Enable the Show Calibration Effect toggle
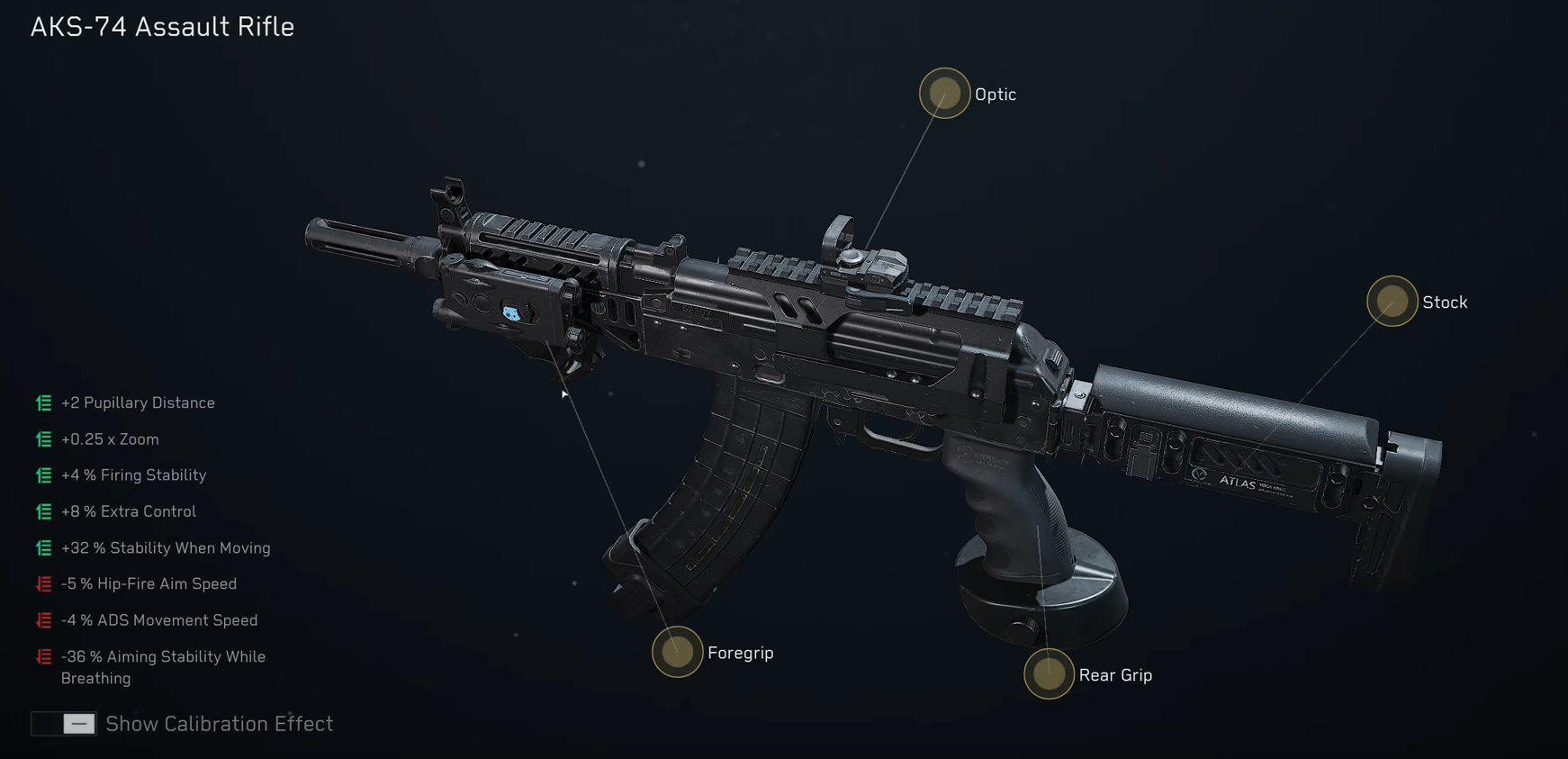Image resolution: width=1568 pixels, height=759 pixels. [63, 723]
